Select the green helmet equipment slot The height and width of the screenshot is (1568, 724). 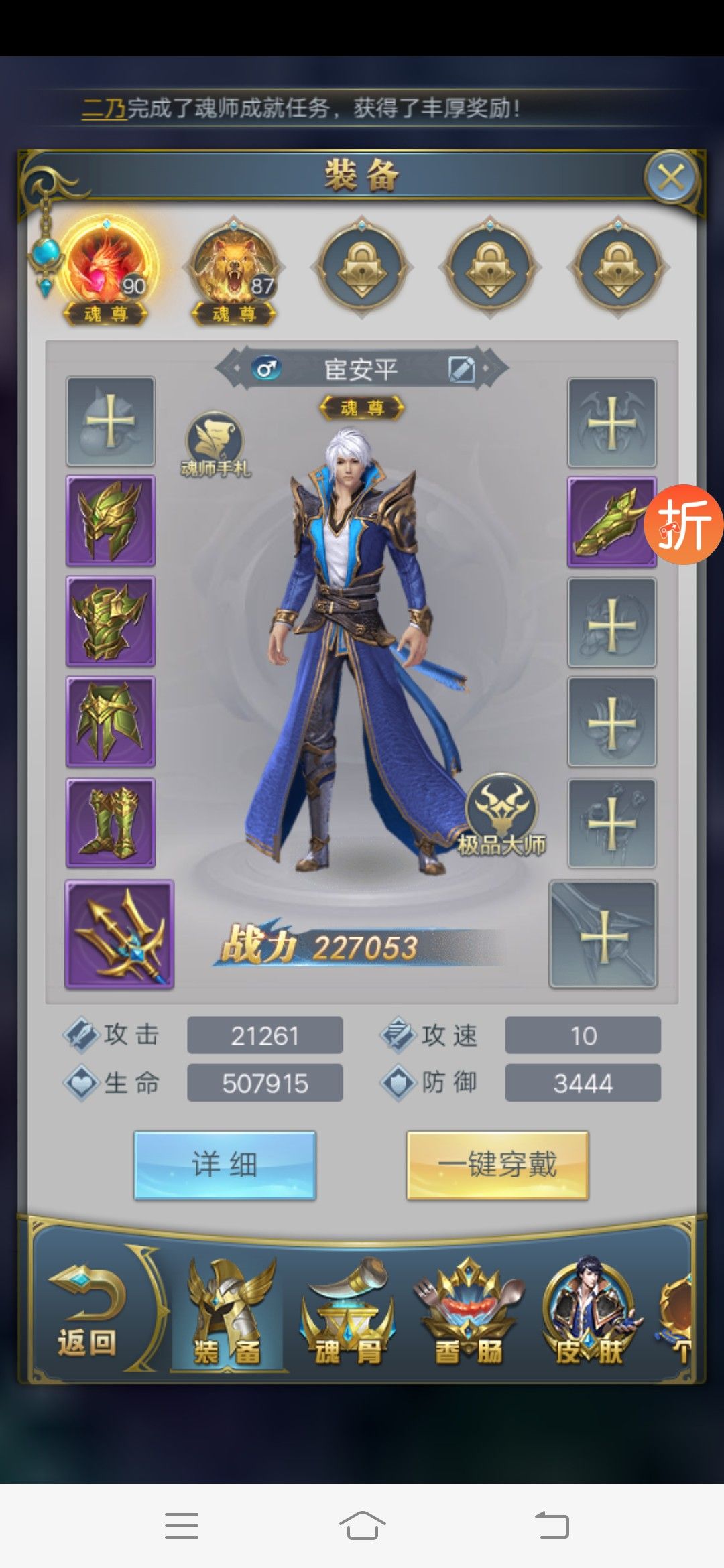111,521
